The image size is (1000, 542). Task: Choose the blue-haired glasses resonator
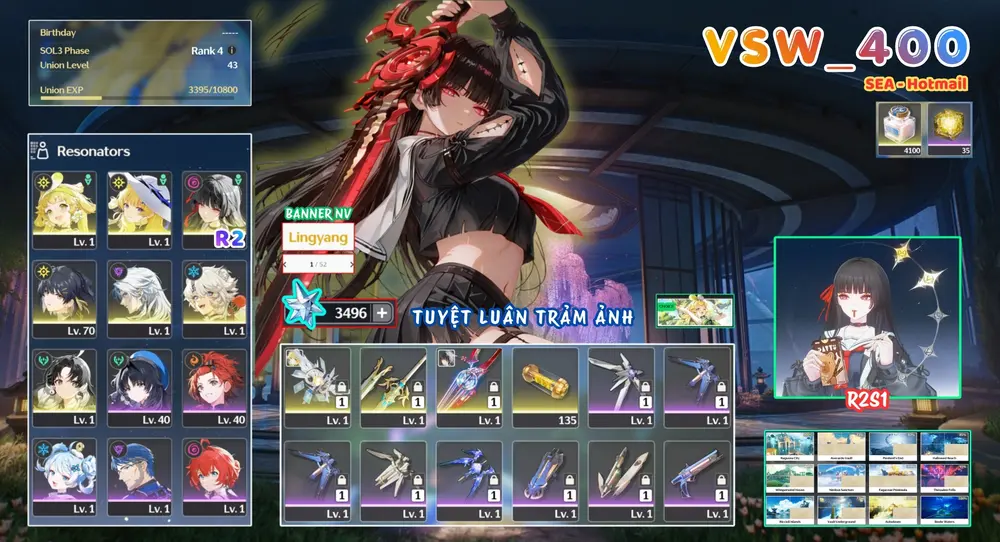pos(140,476)
